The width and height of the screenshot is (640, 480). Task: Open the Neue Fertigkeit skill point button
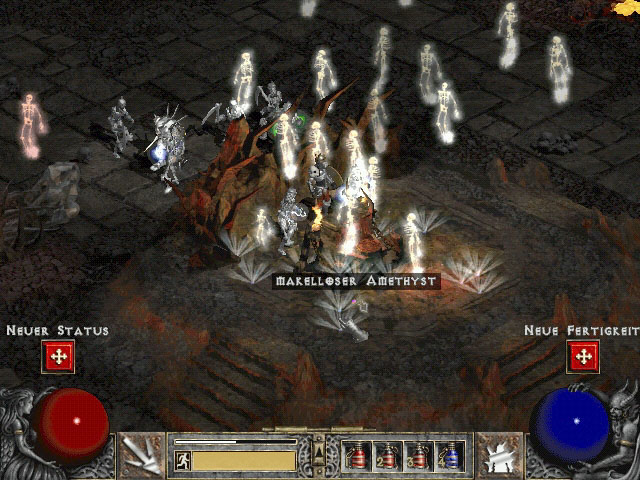[582, 356]
